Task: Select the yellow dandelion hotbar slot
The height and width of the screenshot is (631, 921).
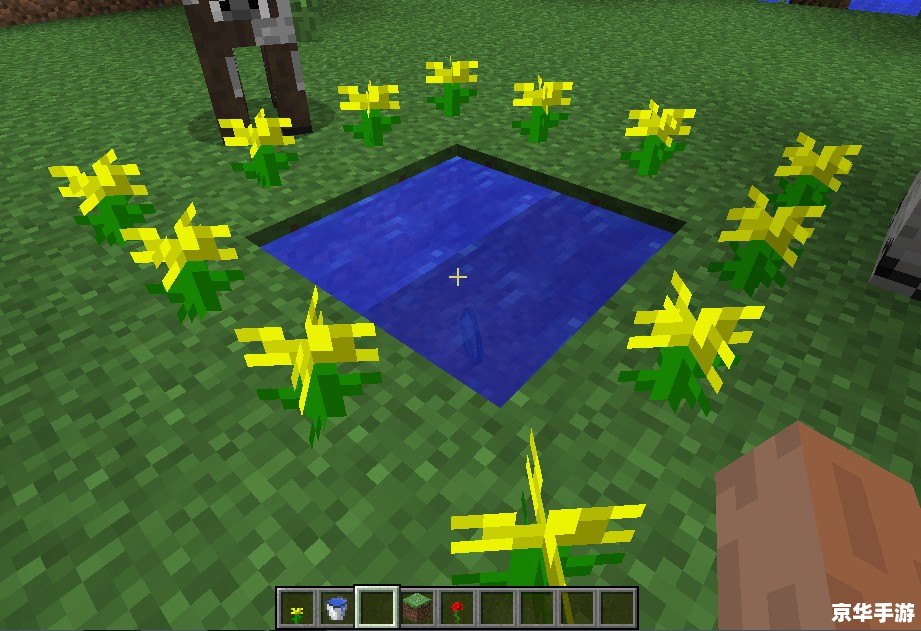Action: [295, 607]
